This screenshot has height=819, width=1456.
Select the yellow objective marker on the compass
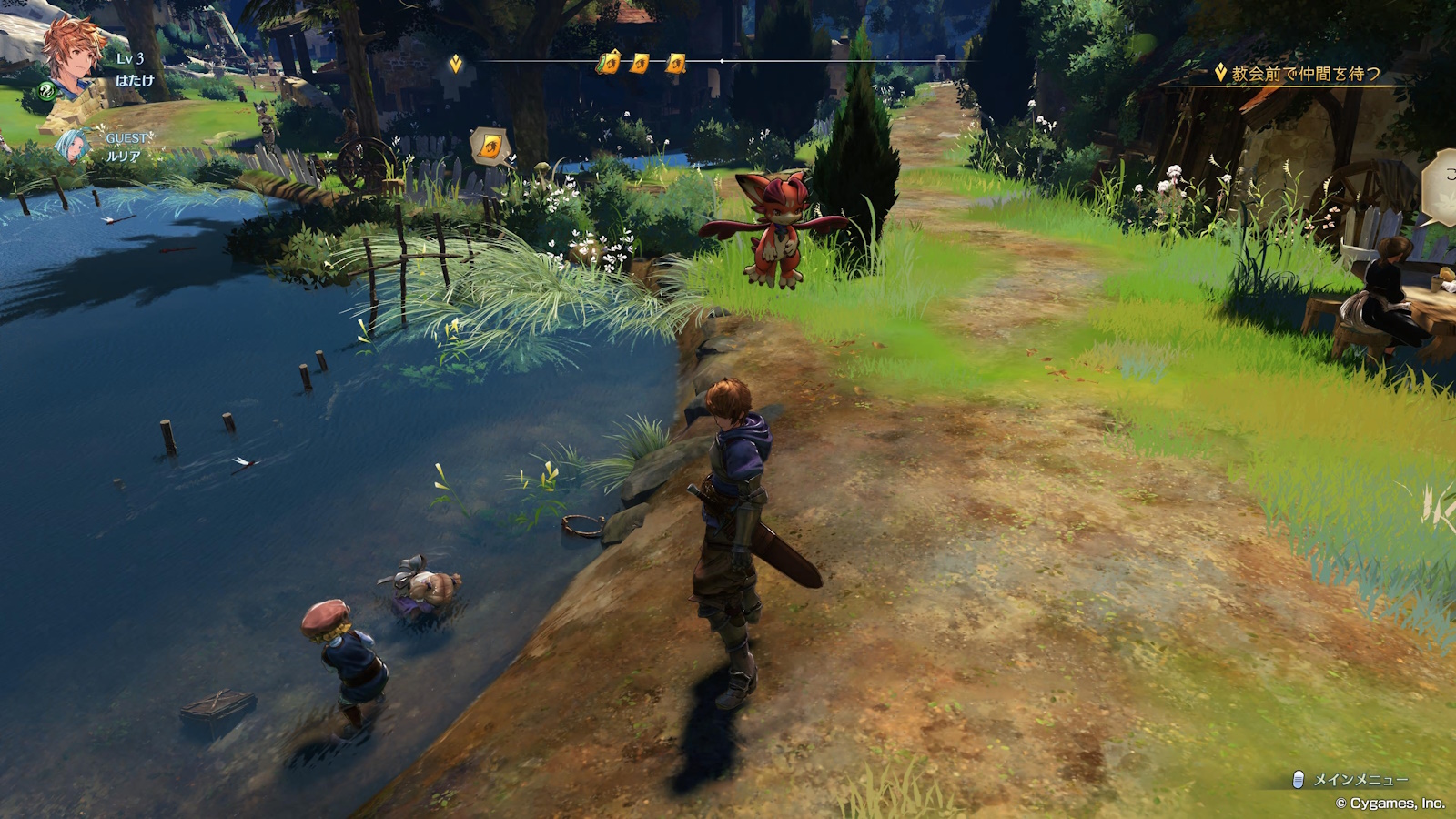456,63
